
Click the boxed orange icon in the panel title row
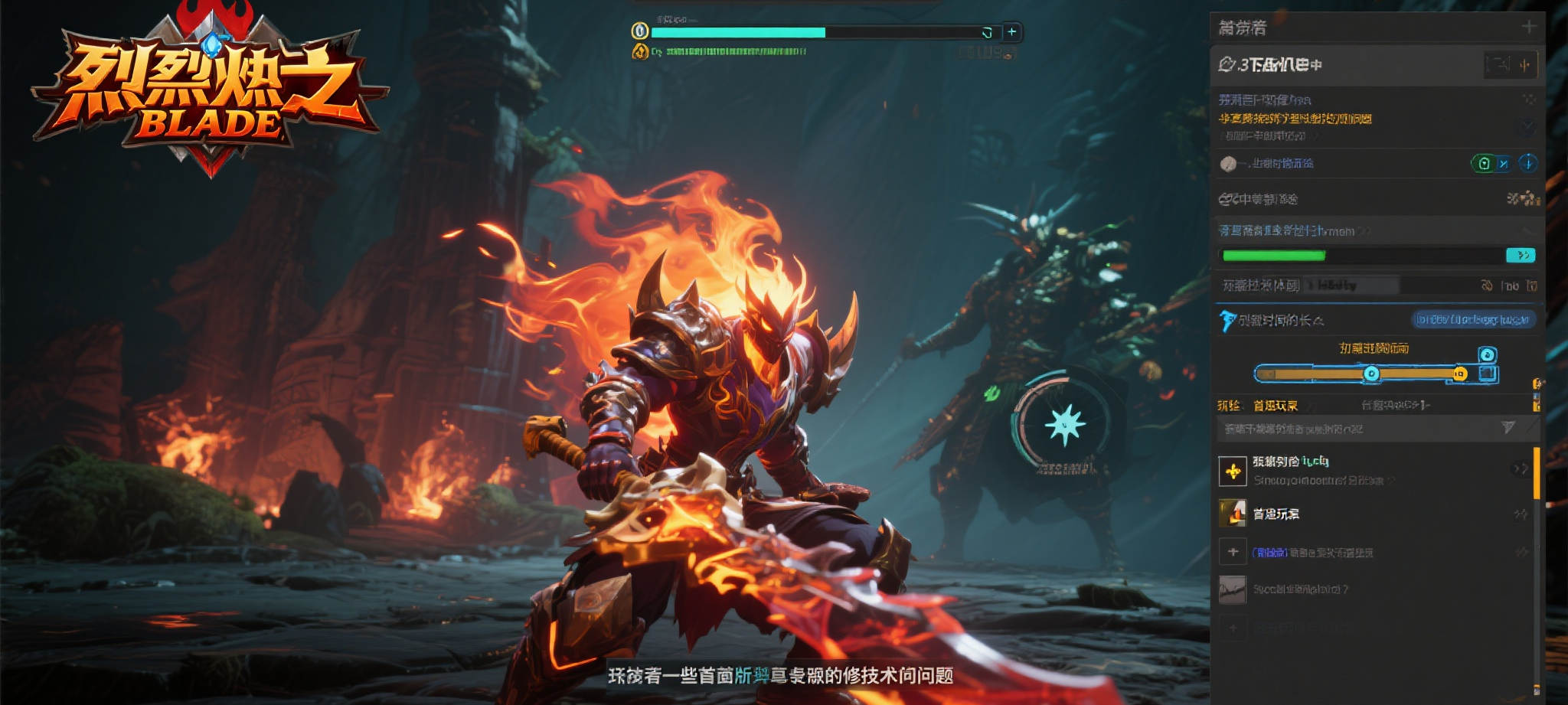(x=1524, y=65)
